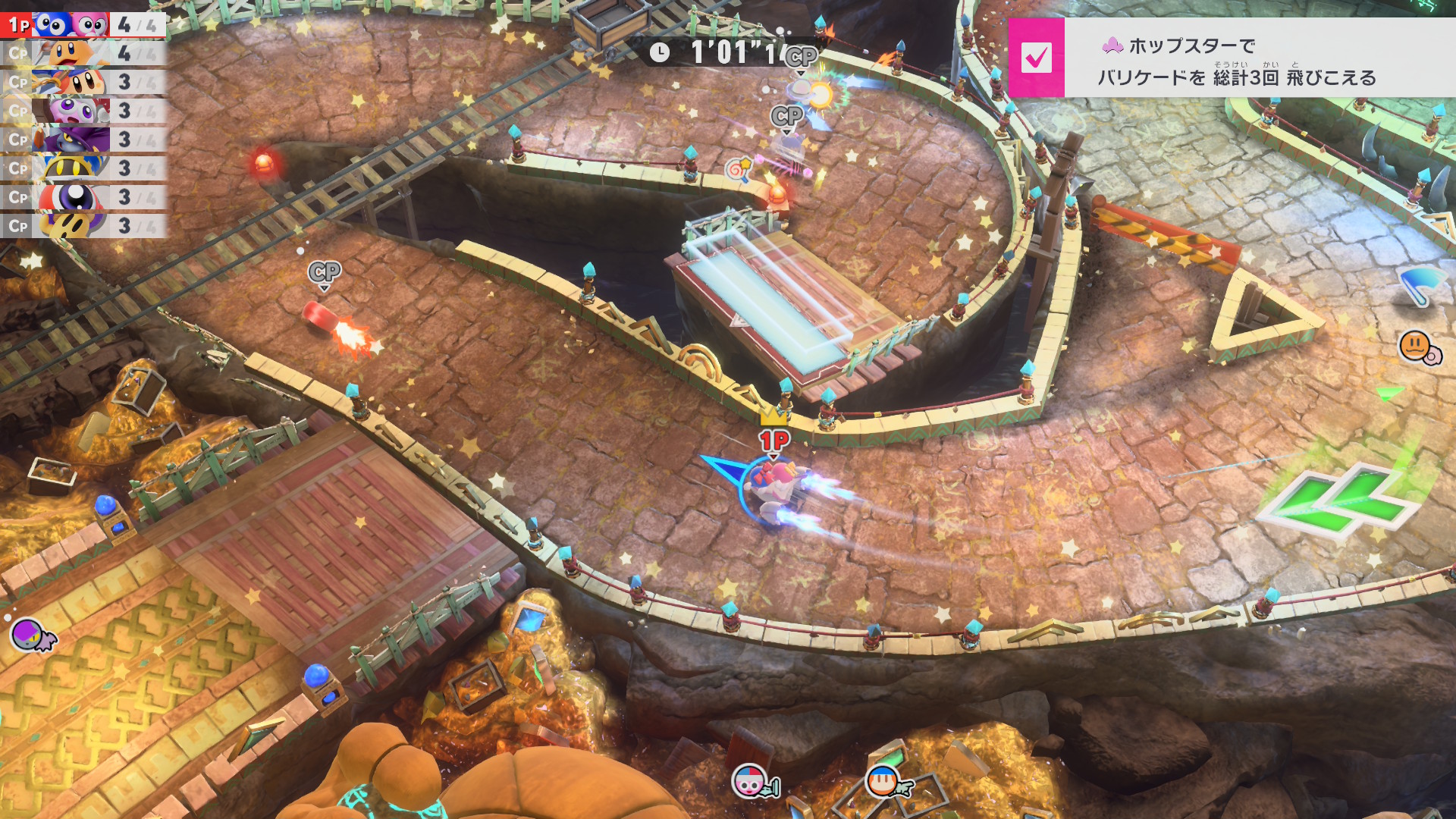Click the pink mission-complete checkmark box
The image size is (1456, 819).
(x=1036, y=58)
